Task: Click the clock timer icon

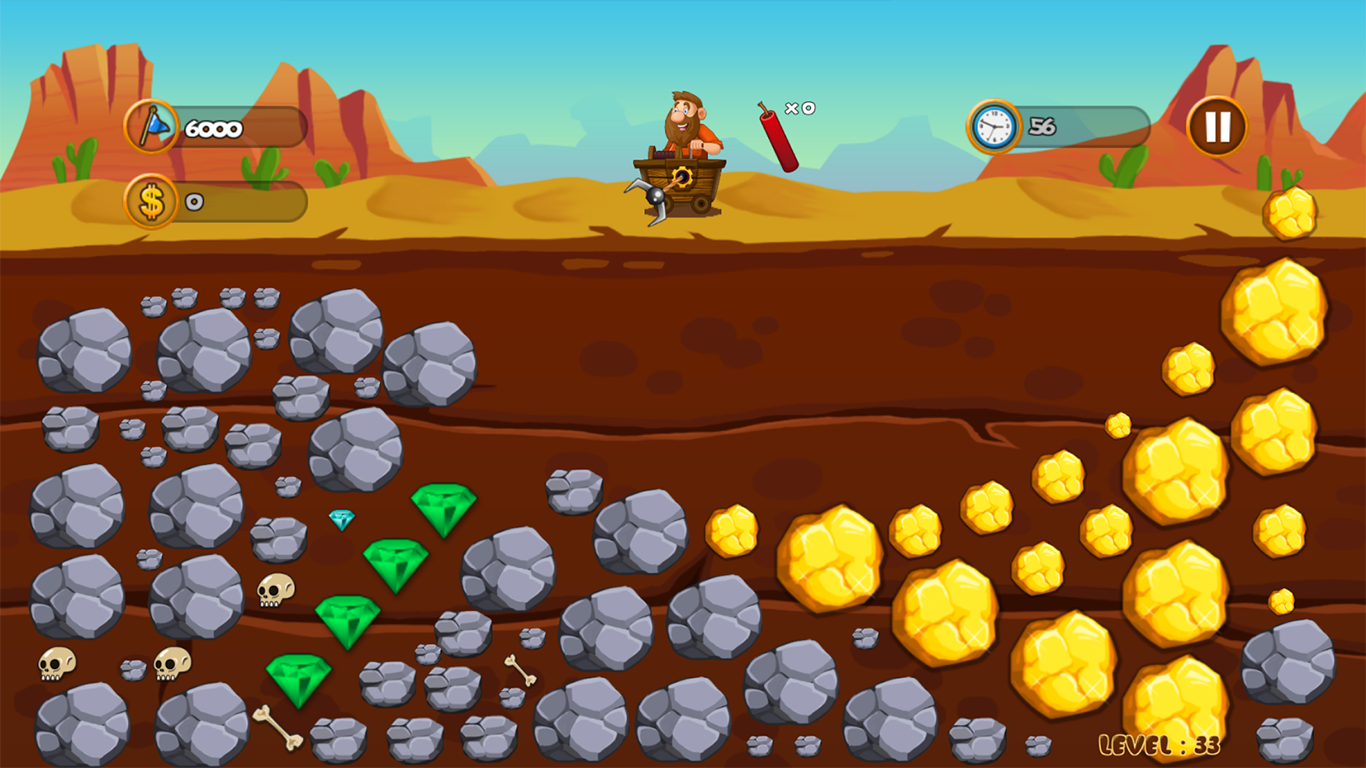Action: click(992, 125)
